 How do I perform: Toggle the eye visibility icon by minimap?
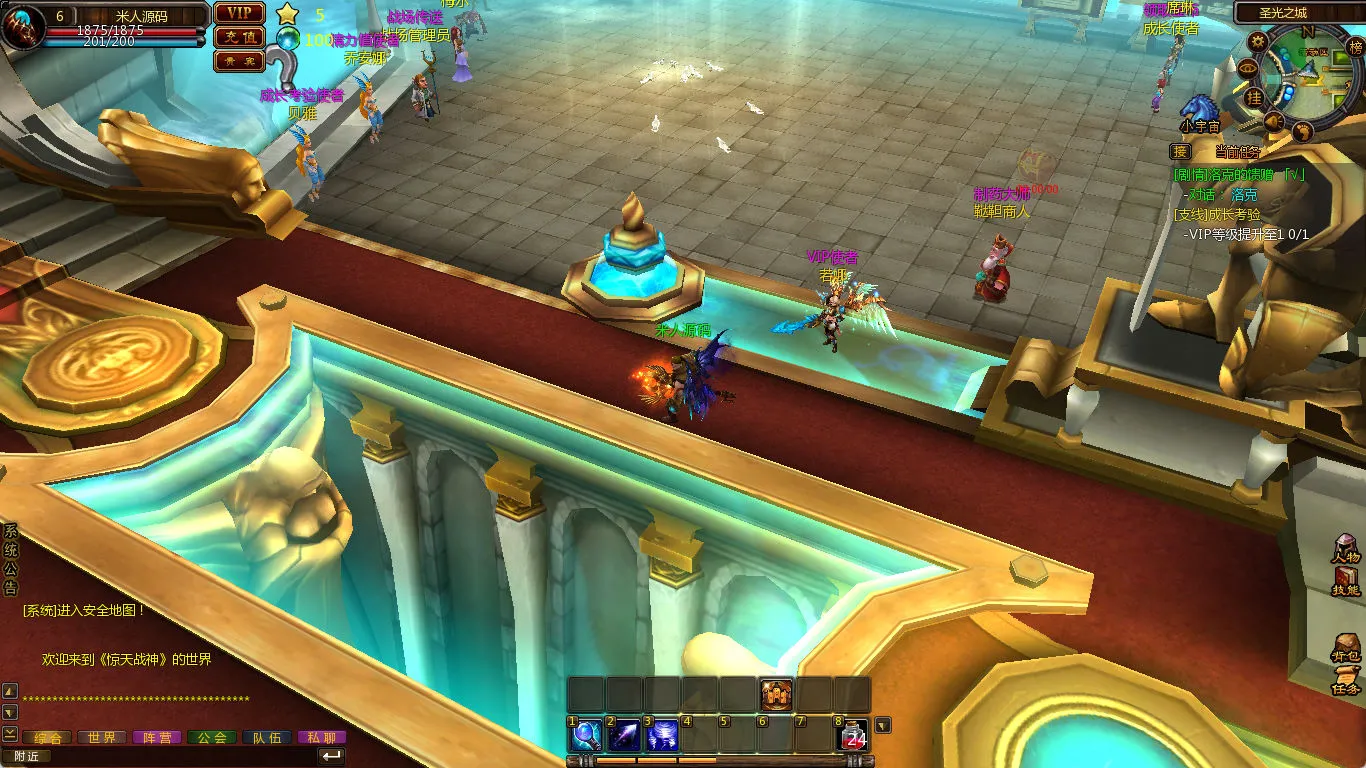[1247, 68]
